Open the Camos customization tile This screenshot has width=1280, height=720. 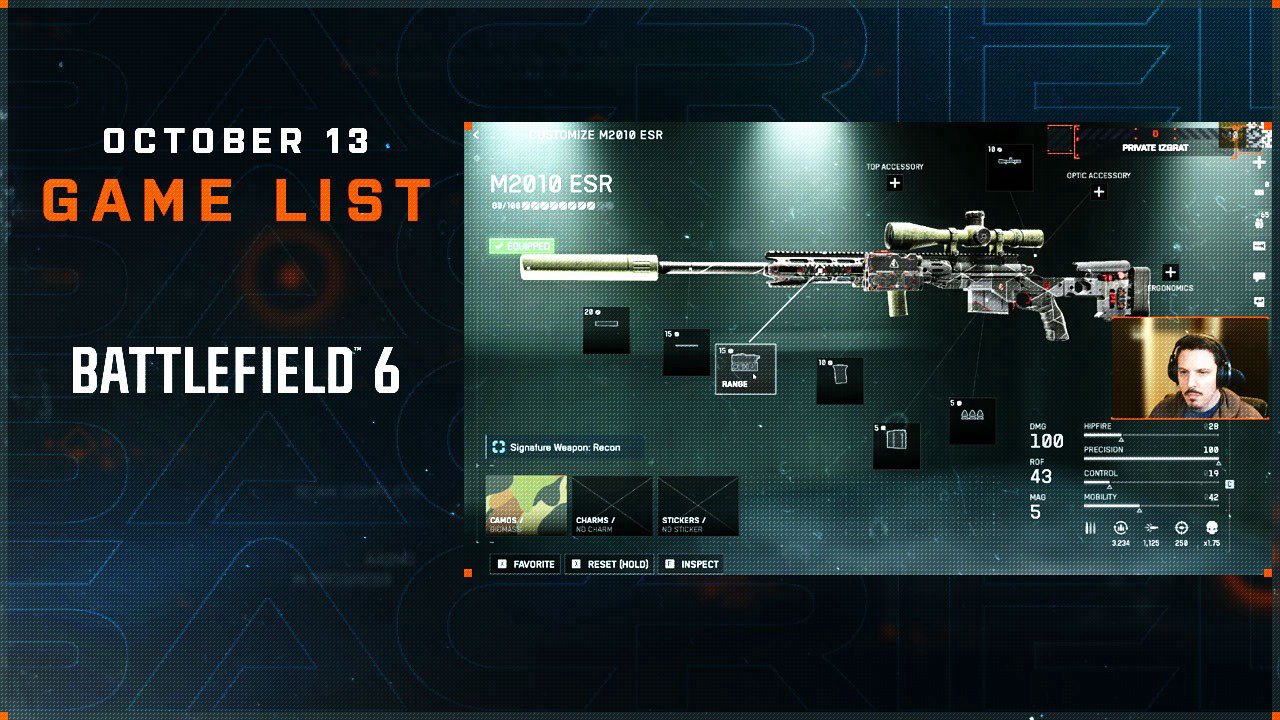(x=526, y=506)
